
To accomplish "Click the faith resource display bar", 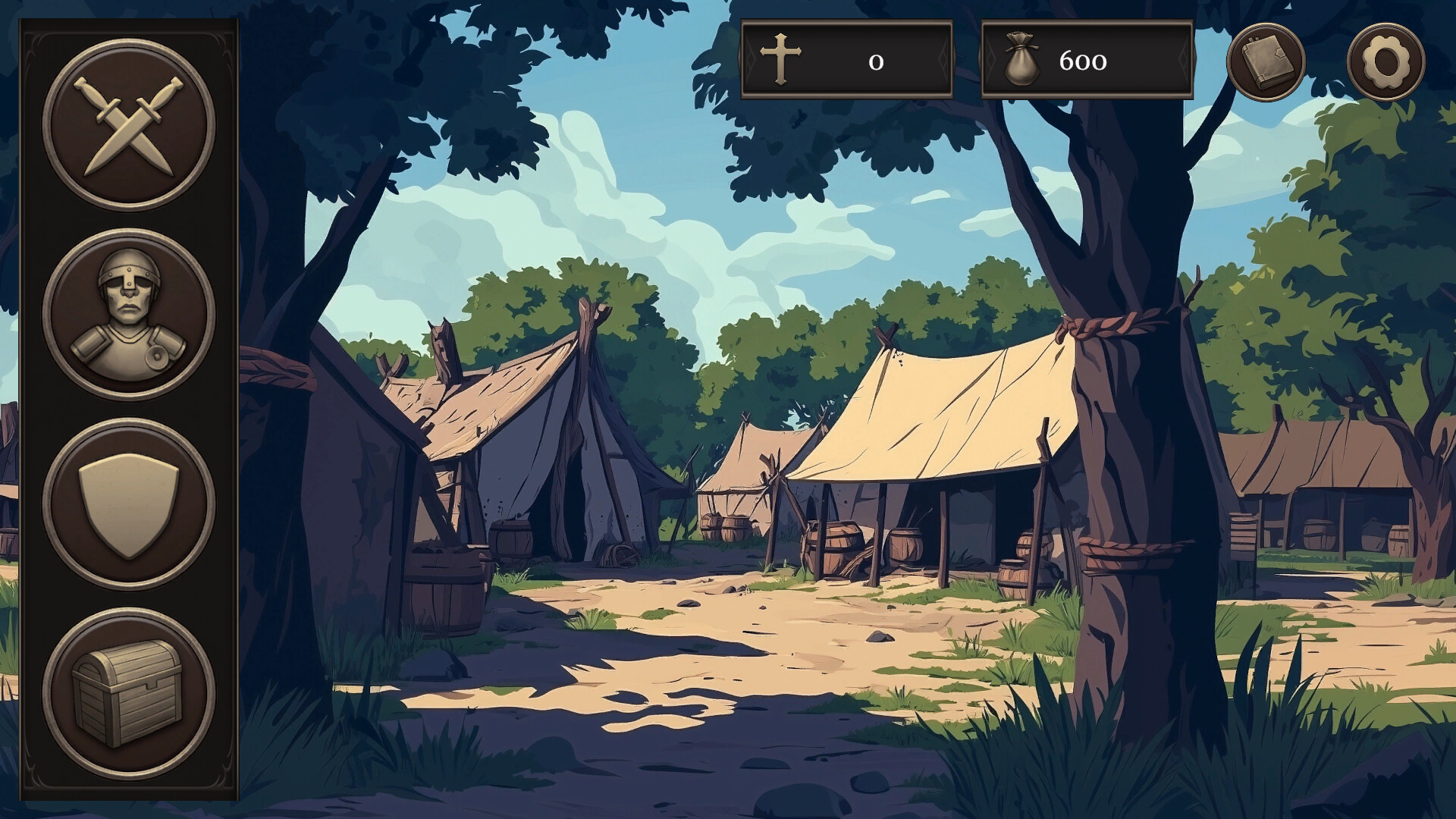I will (x=848, y=61).
